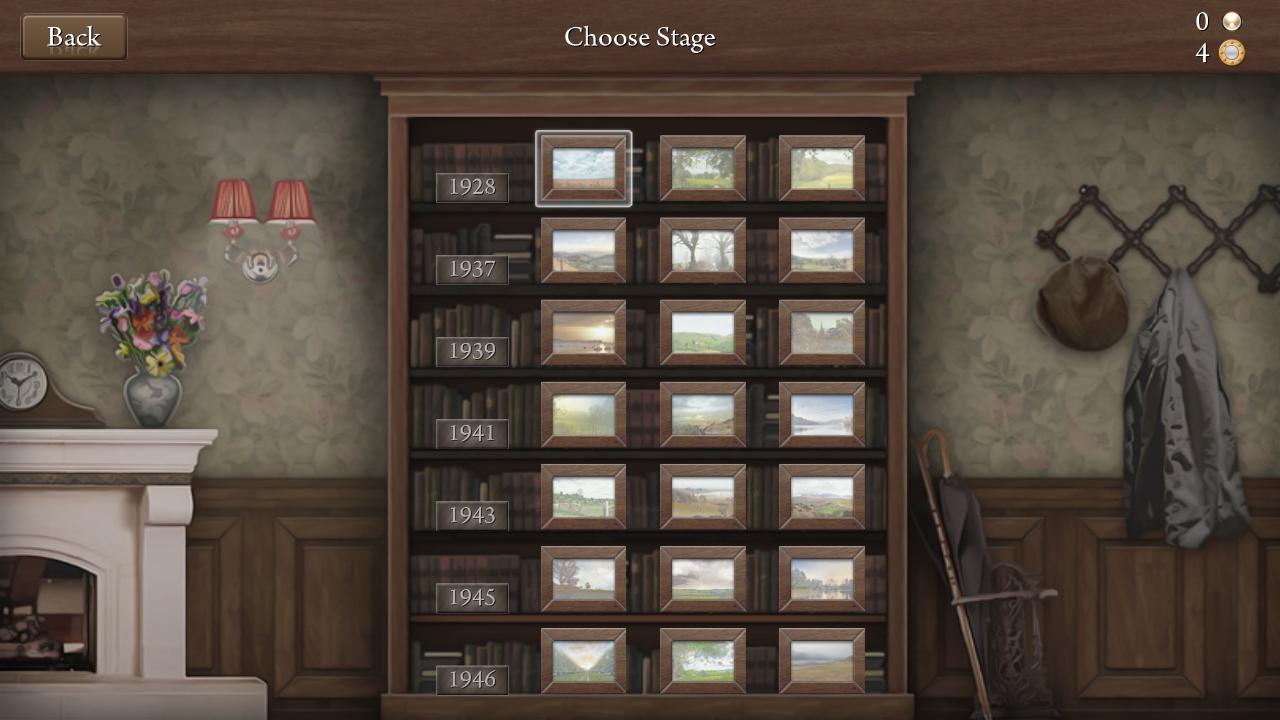Open the last painting on the 1946 shelf

[x=822, y=660]
